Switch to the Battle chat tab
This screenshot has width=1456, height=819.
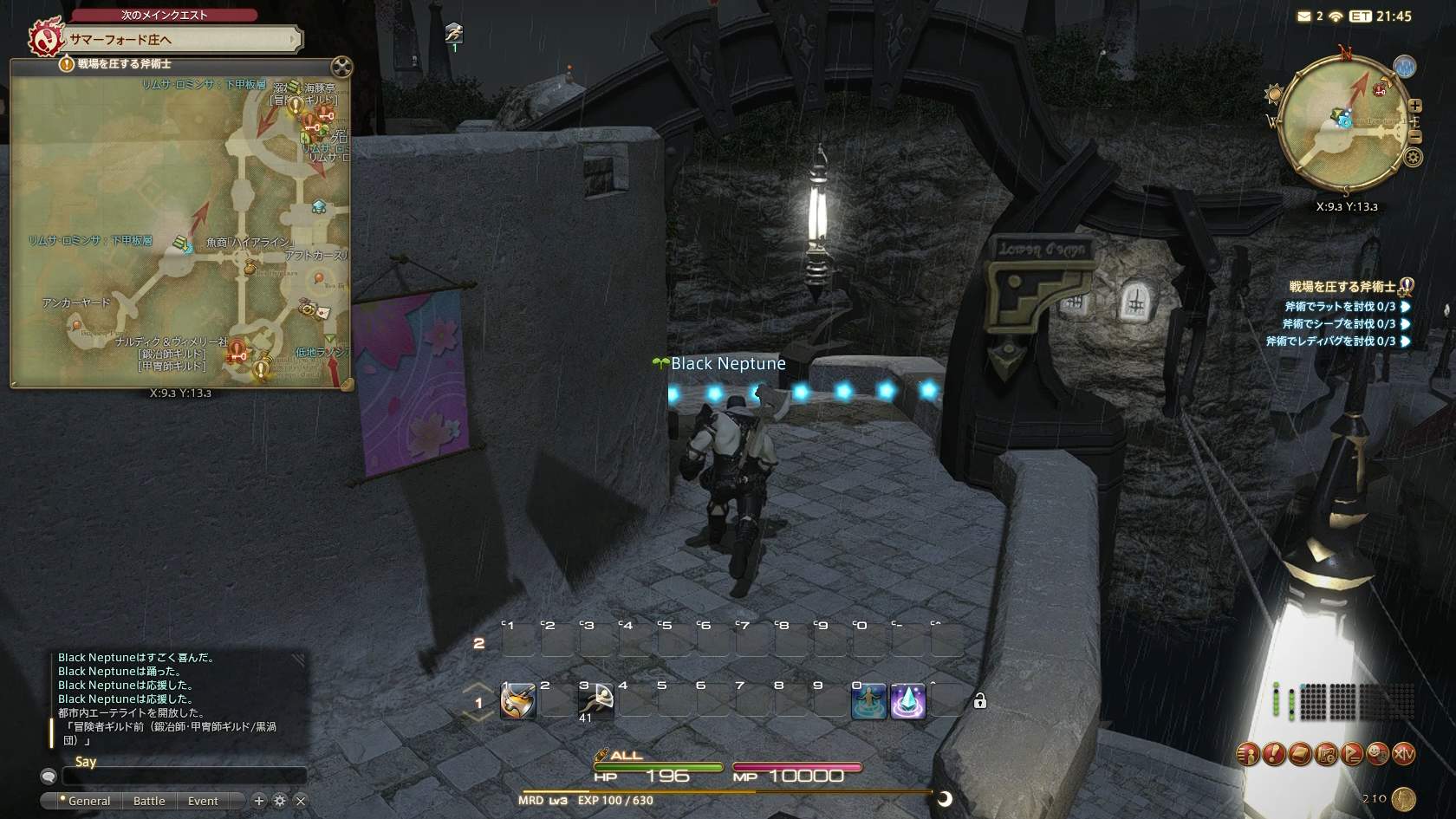pyautogui.click(x=149, y=801)
